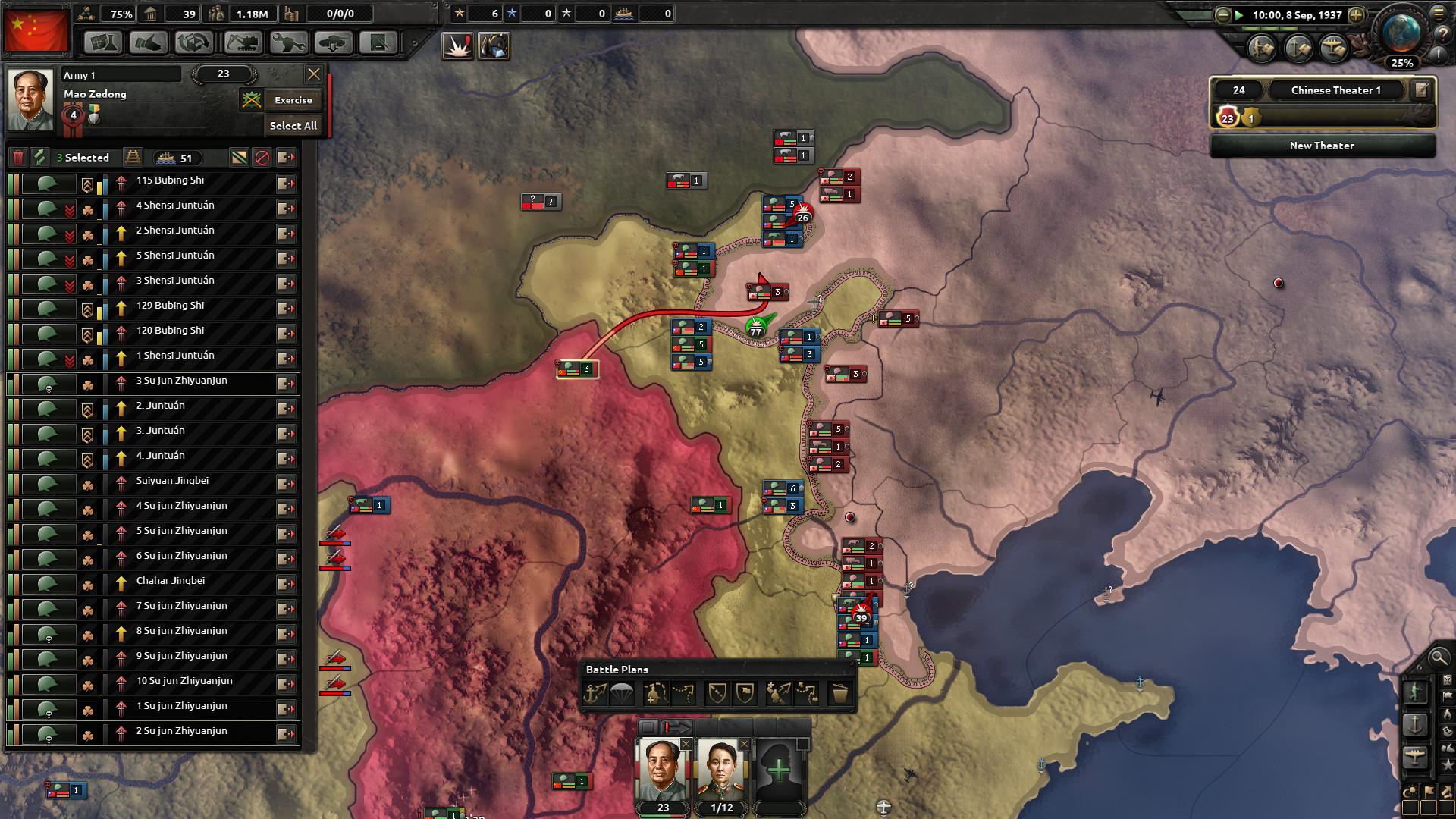The image size is (1456, 819).
Task: Select all divisions with Select All
Action: coord(293,126)
